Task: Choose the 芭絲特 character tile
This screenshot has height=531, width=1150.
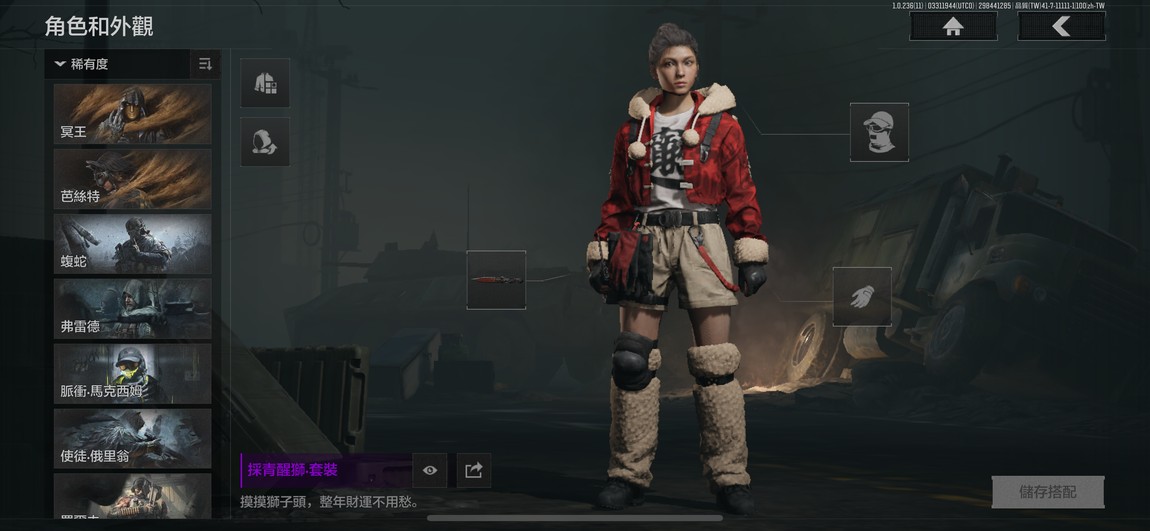Action: (133, 179)
